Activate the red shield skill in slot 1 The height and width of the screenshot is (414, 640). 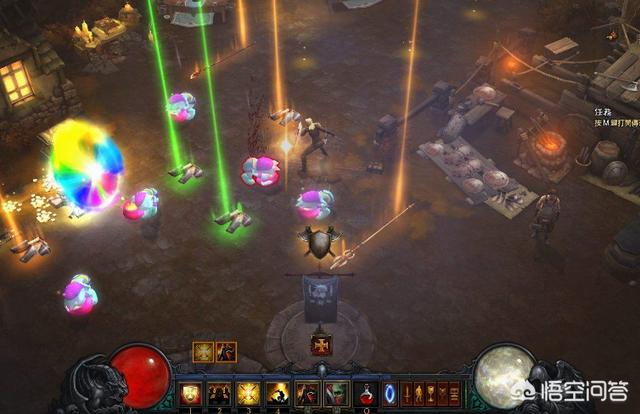point(190,393)
